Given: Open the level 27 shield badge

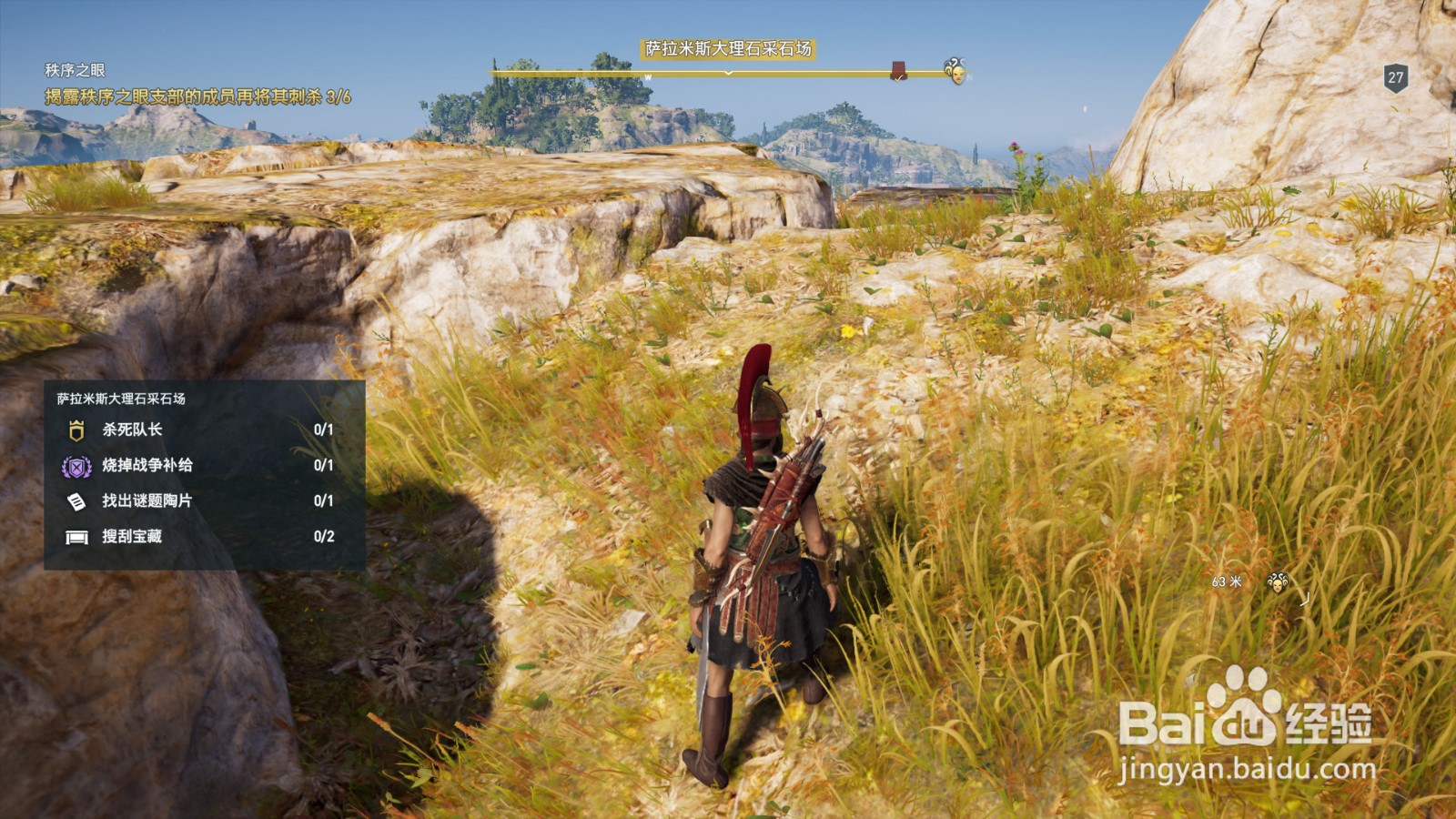Looking at the screenshot, I should pyautogui.click(x=1395, y=78).
